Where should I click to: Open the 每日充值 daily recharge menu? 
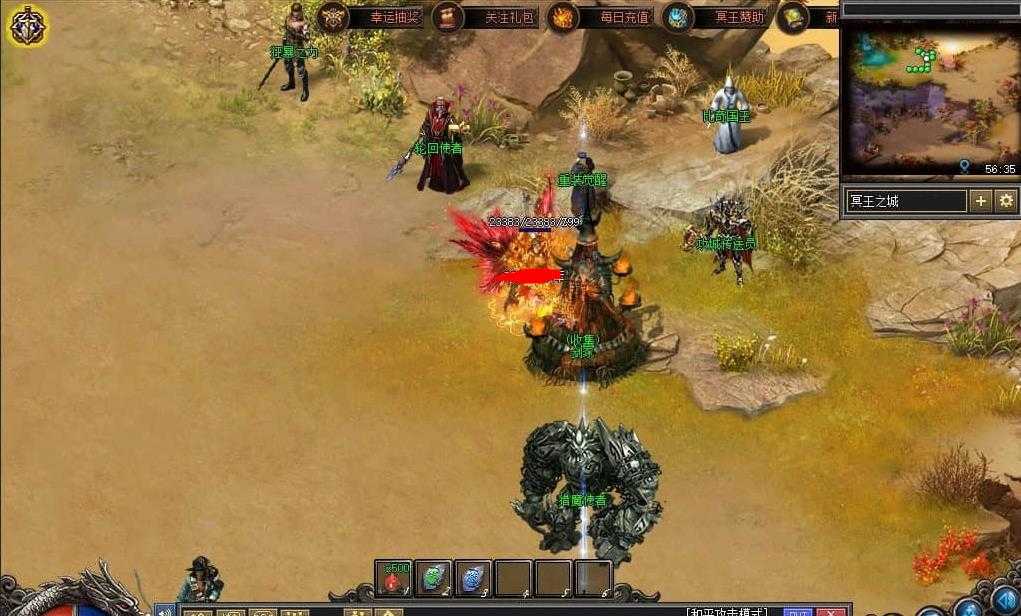click(600, 17)
